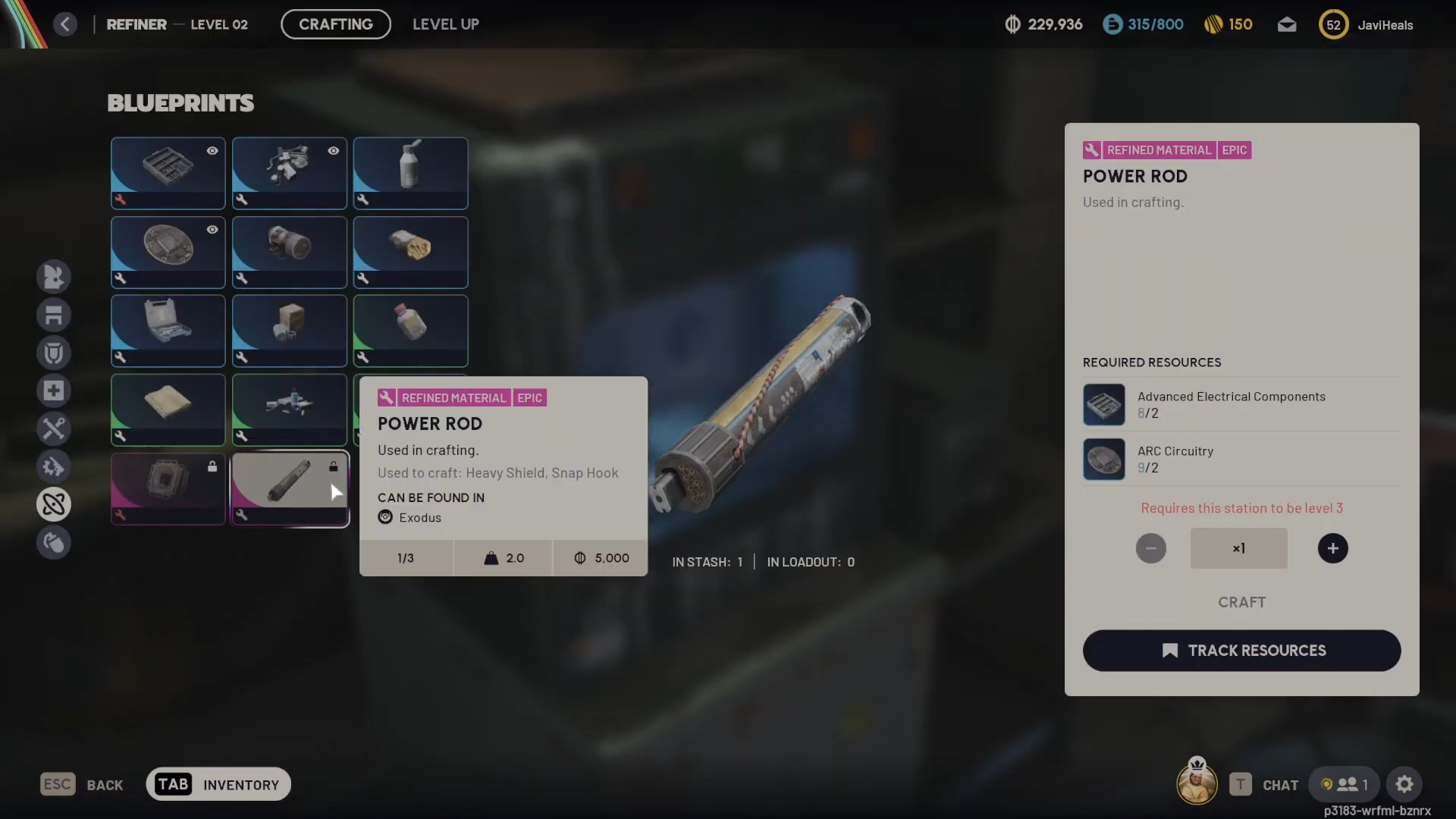
Task: Switch to the Crafting tab
Action: tap(335, 24)
